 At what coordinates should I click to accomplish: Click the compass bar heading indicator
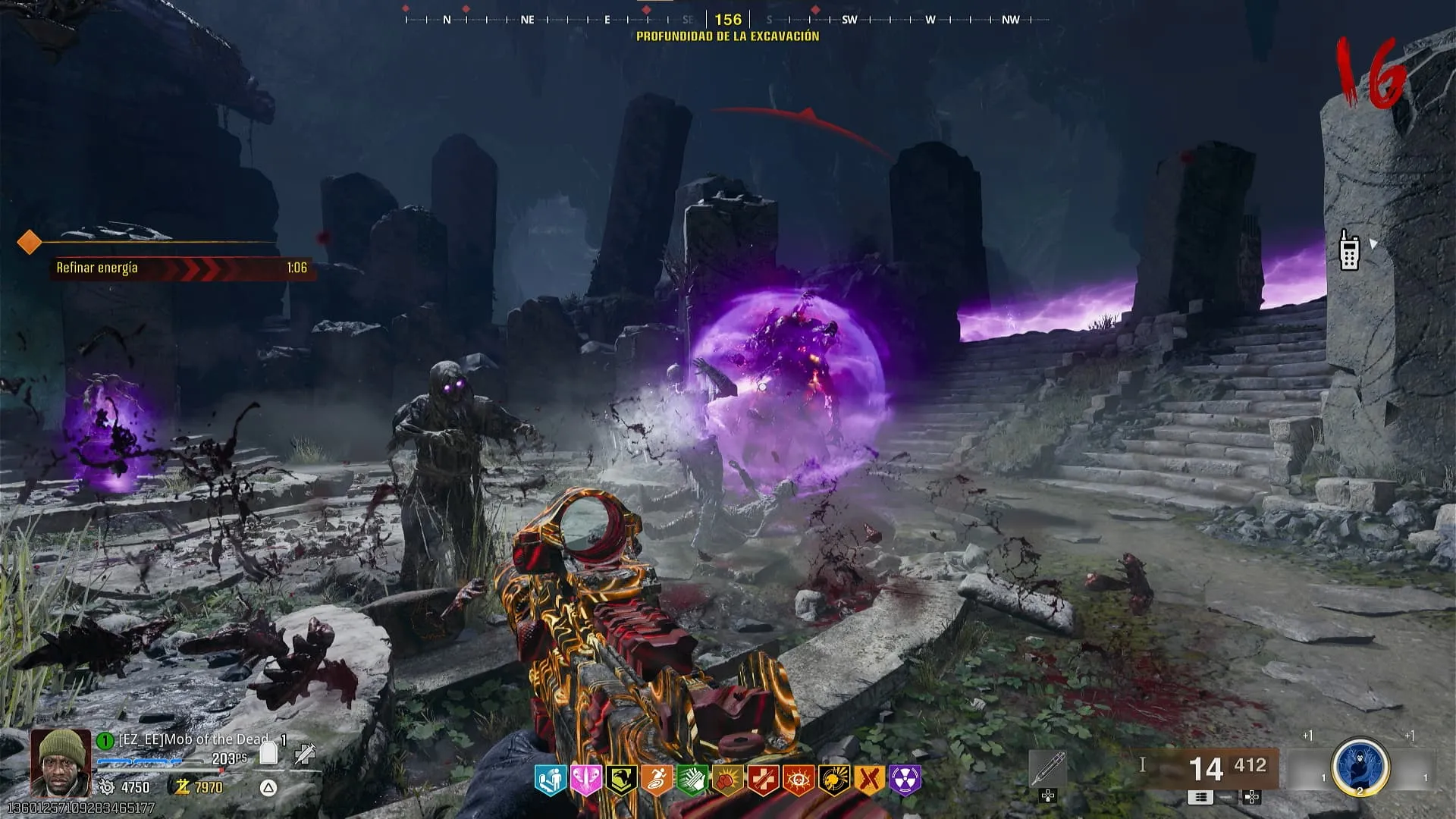point(728,20)
